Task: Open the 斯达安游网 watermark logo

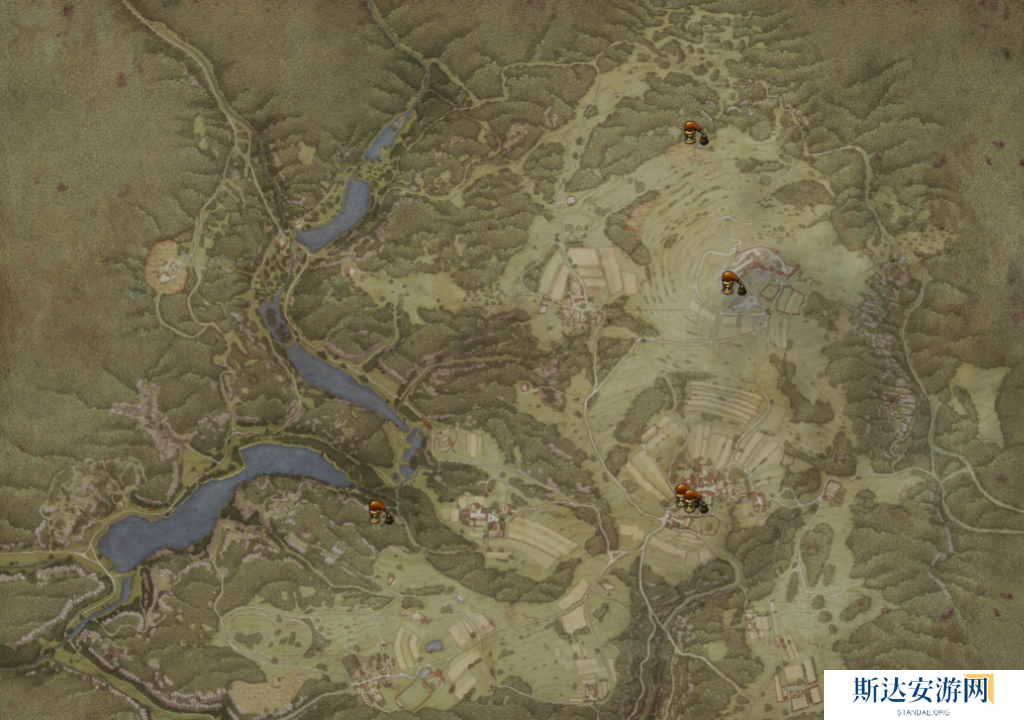Action: [x=922, y=693]
